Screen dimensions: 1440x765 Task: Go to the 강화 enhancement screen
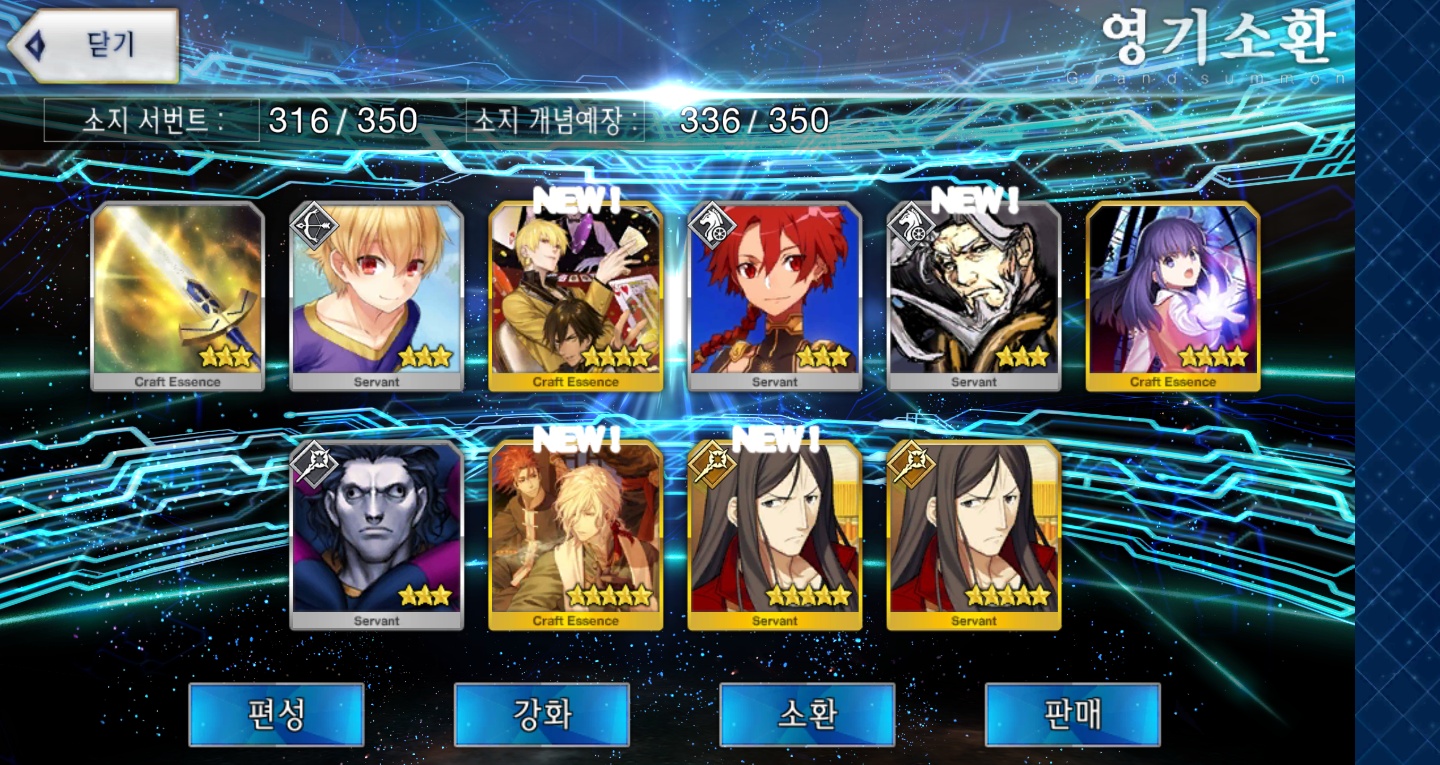pos(542,714)
